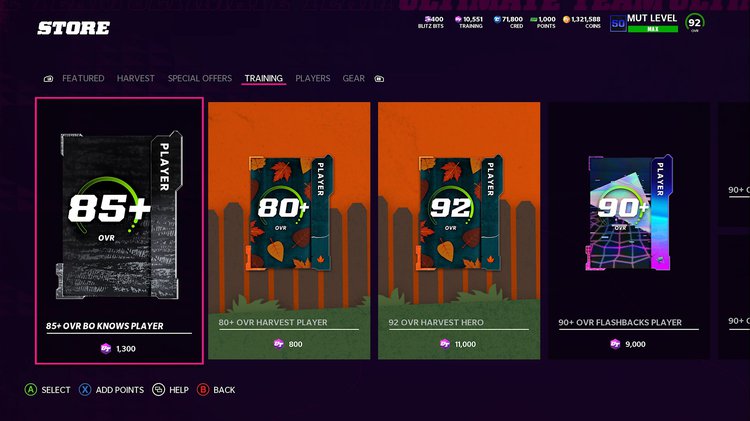The width and height of the screenshot is (750, 421).
Task: Show the Players tab
Action: 312,78
